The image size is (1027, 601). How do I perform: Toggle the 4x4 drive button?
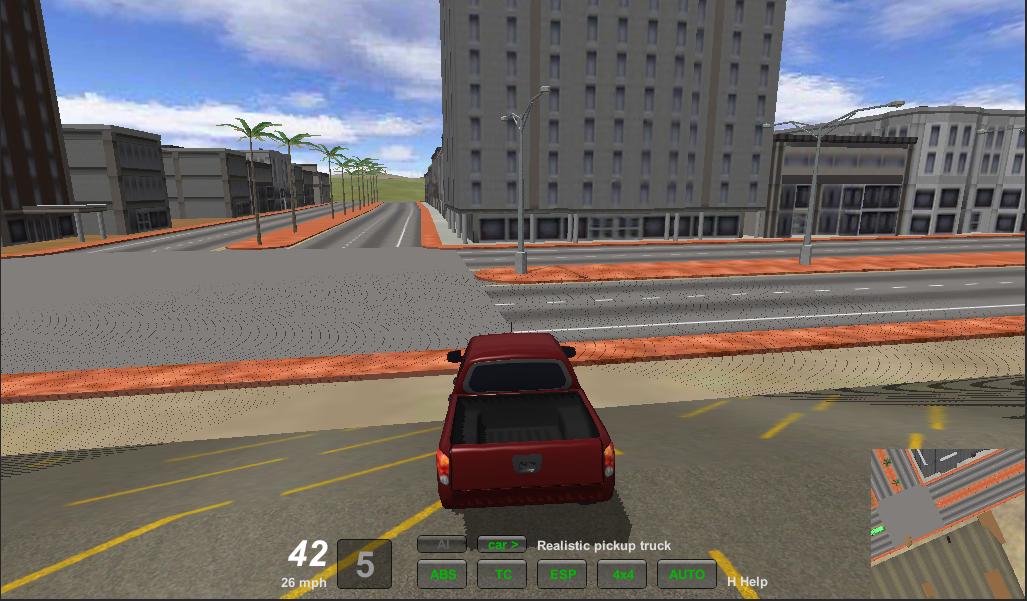click(622, 574)
